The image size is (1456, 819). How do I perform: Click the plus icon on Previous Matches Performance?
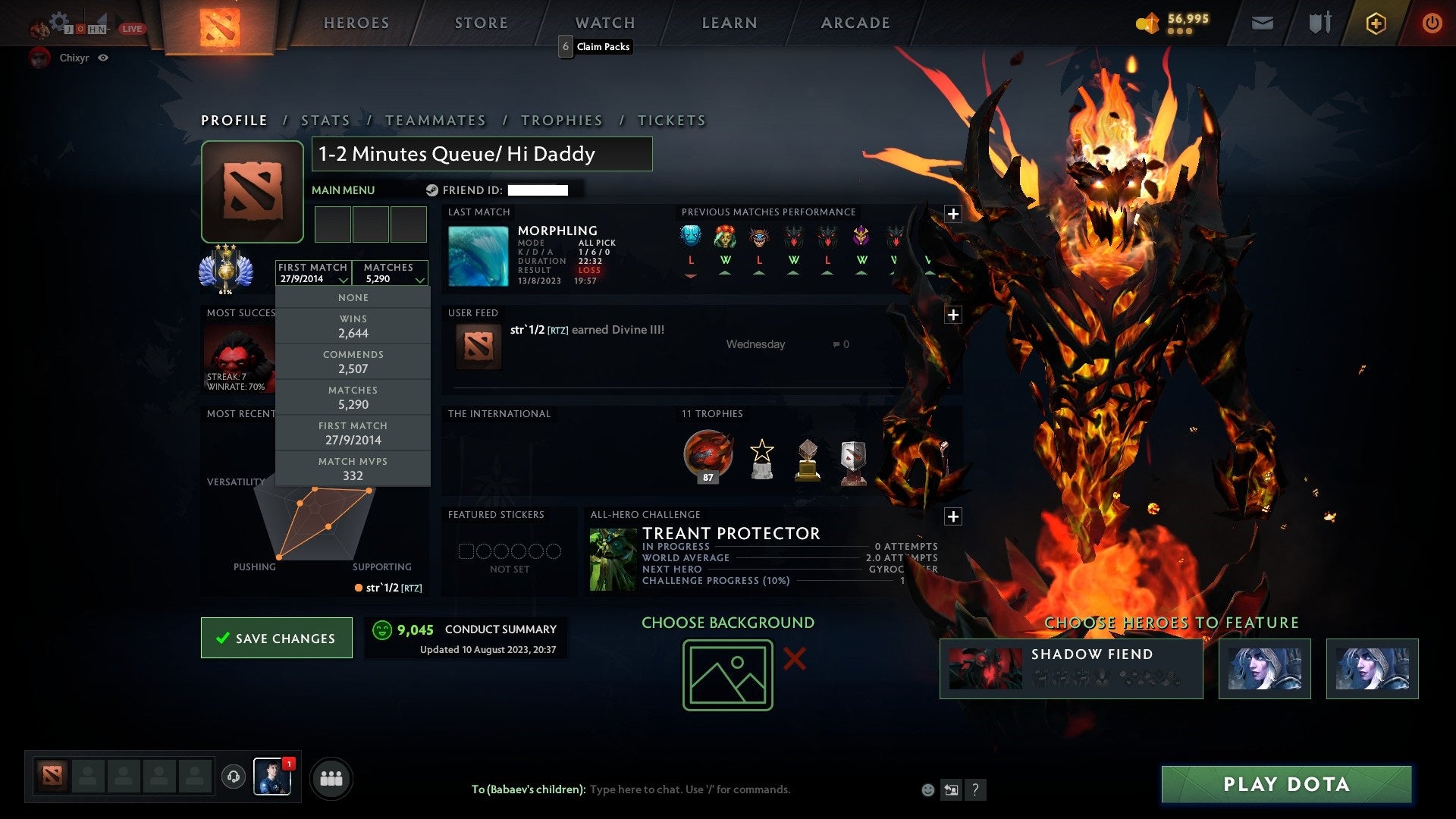pos(953,213)
